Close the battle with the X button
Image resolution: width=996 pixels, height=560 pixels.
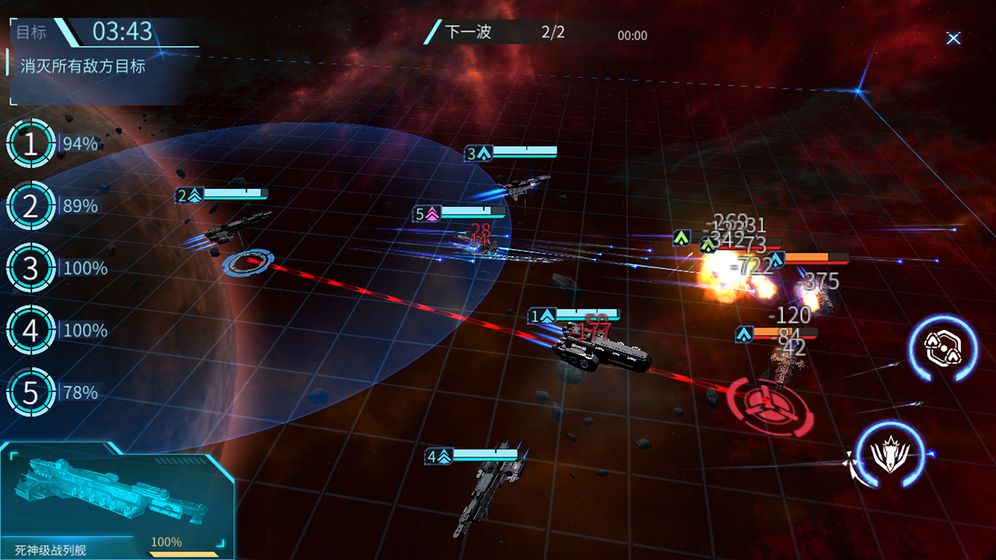point(953,38)
